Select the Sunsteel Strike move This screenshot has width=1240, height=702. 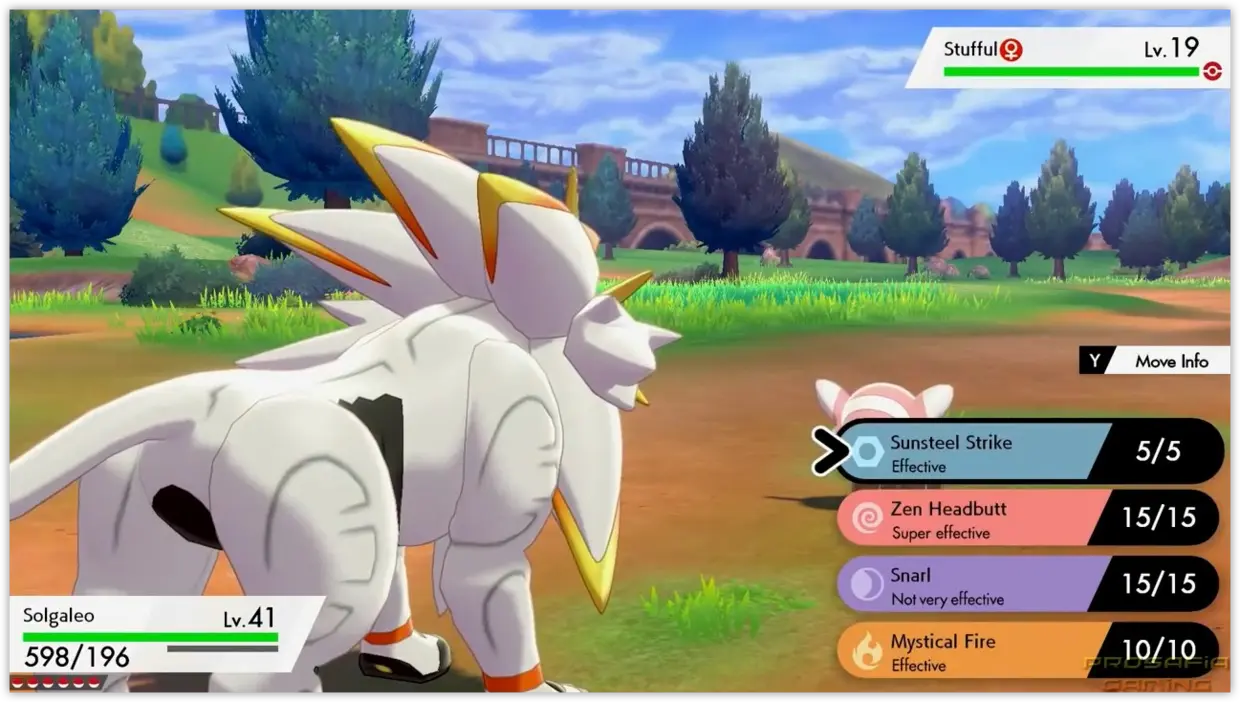point(1000,452)
